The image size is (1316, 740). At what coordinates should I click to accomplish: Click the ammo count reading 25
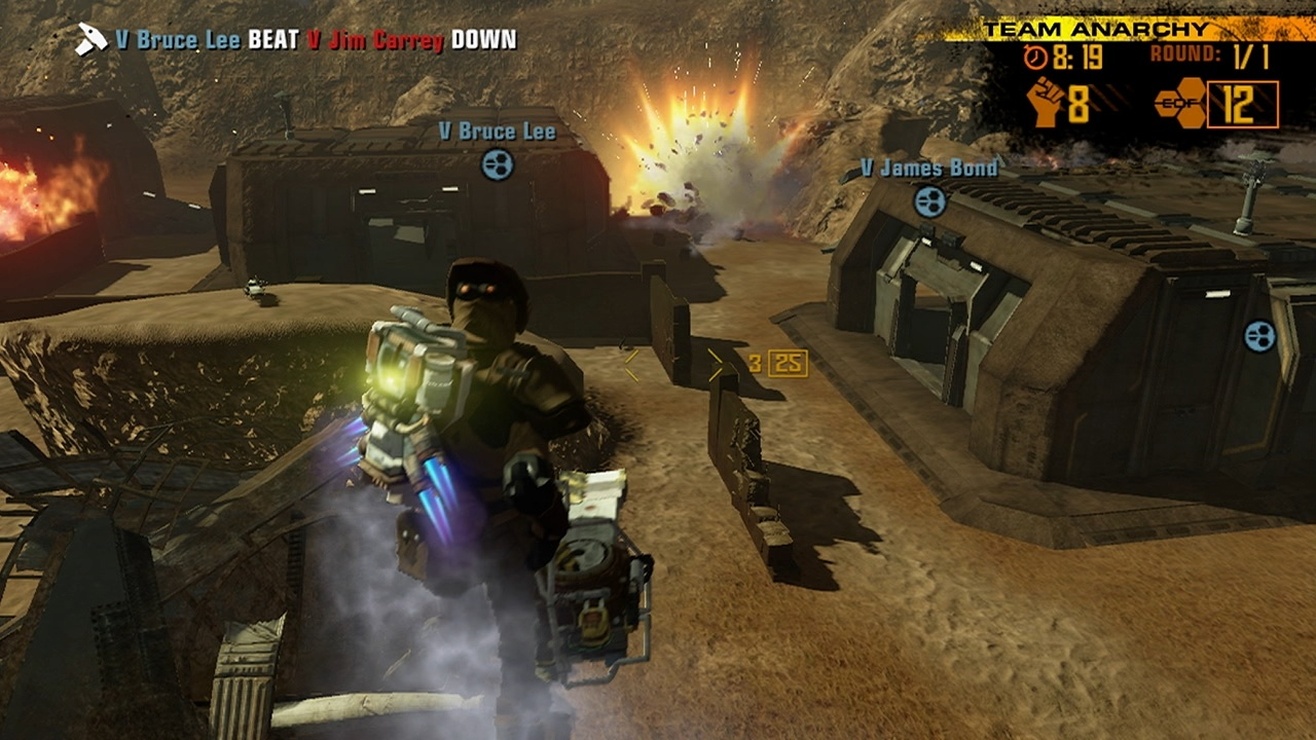pyautogui.click(x=787, y=364)
